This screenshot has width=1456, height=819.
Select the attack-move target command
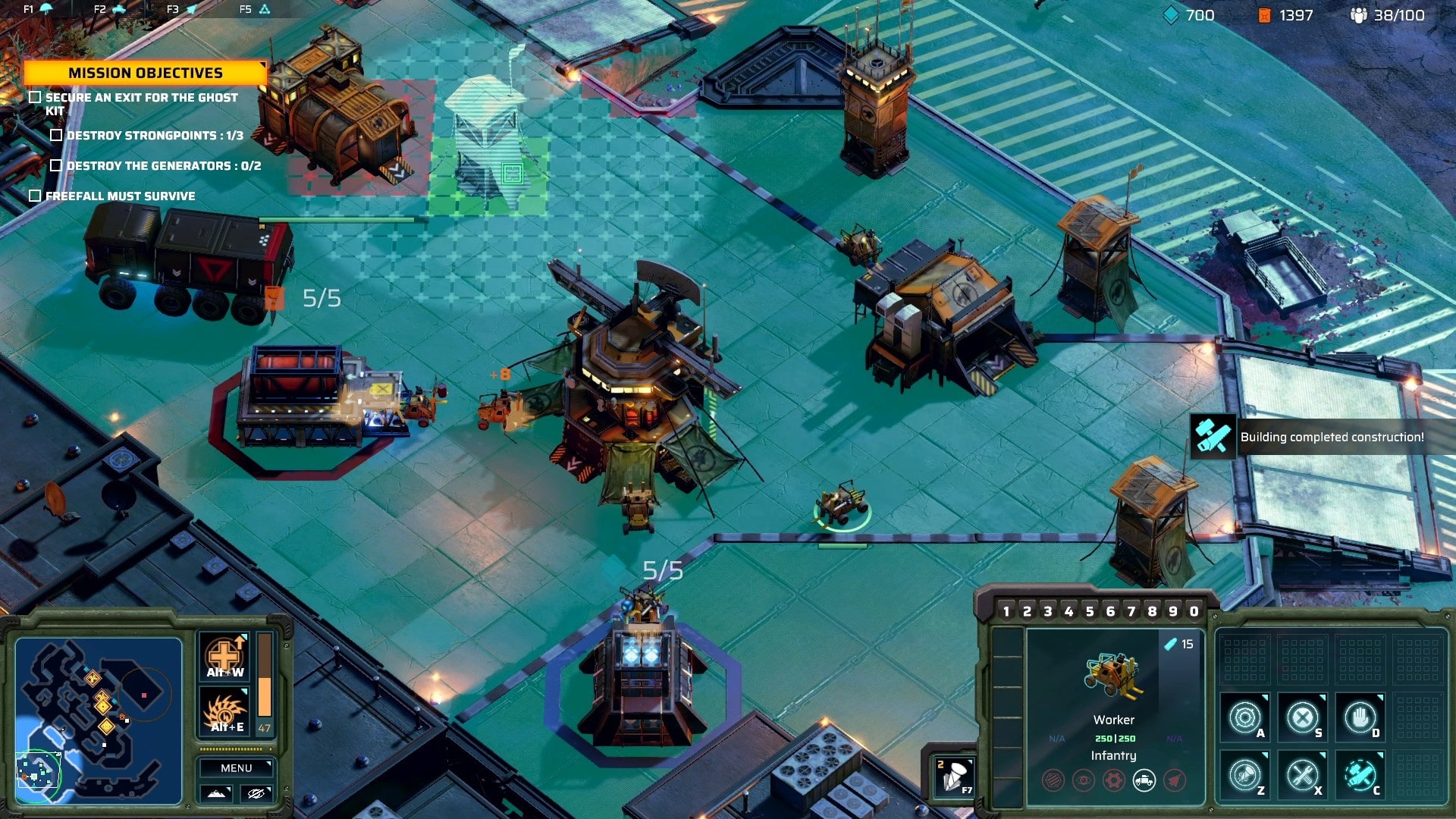(x=1245, y=717)
